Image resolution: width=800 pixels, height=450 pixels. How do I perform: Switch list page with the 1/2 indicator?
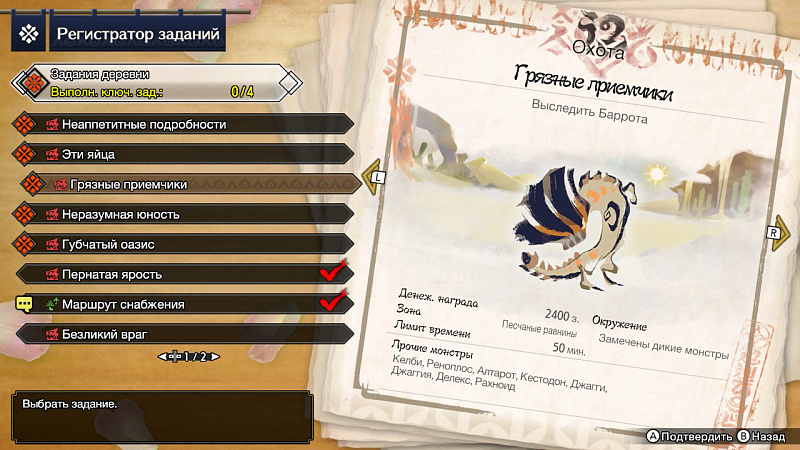(188, 356)
